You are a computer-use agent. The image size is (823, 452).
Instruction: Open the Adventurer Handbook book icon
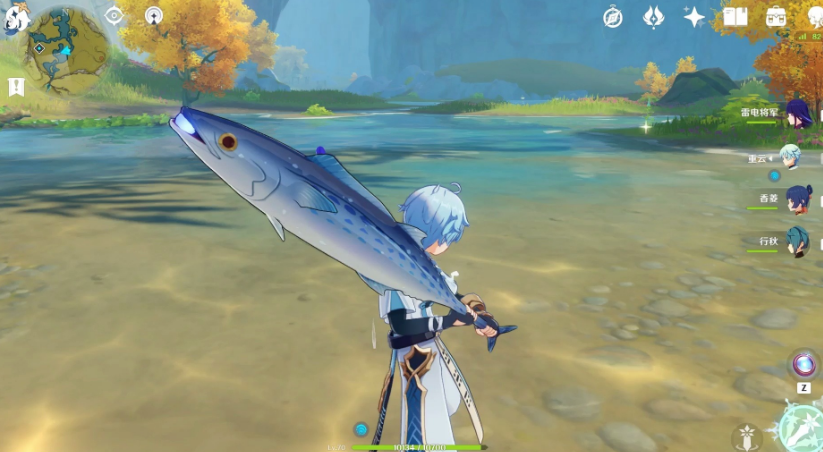point(735,16)
